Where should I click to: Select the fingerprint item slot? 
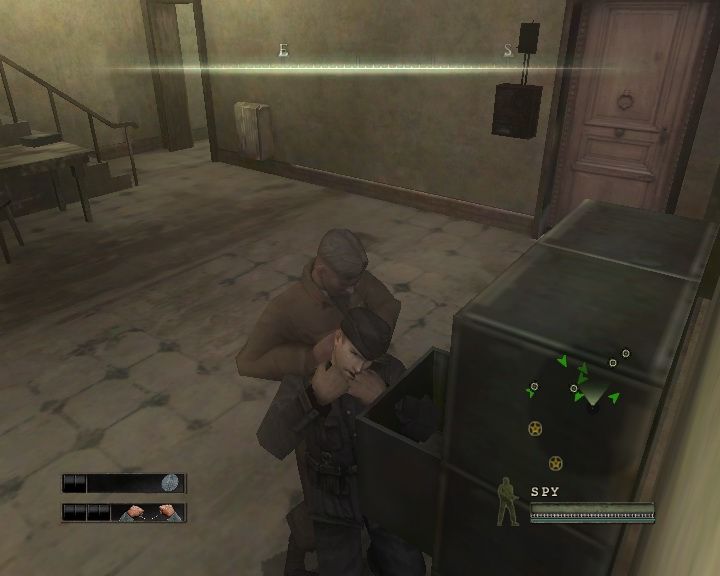pyautogui.click(x=171, y=483)
